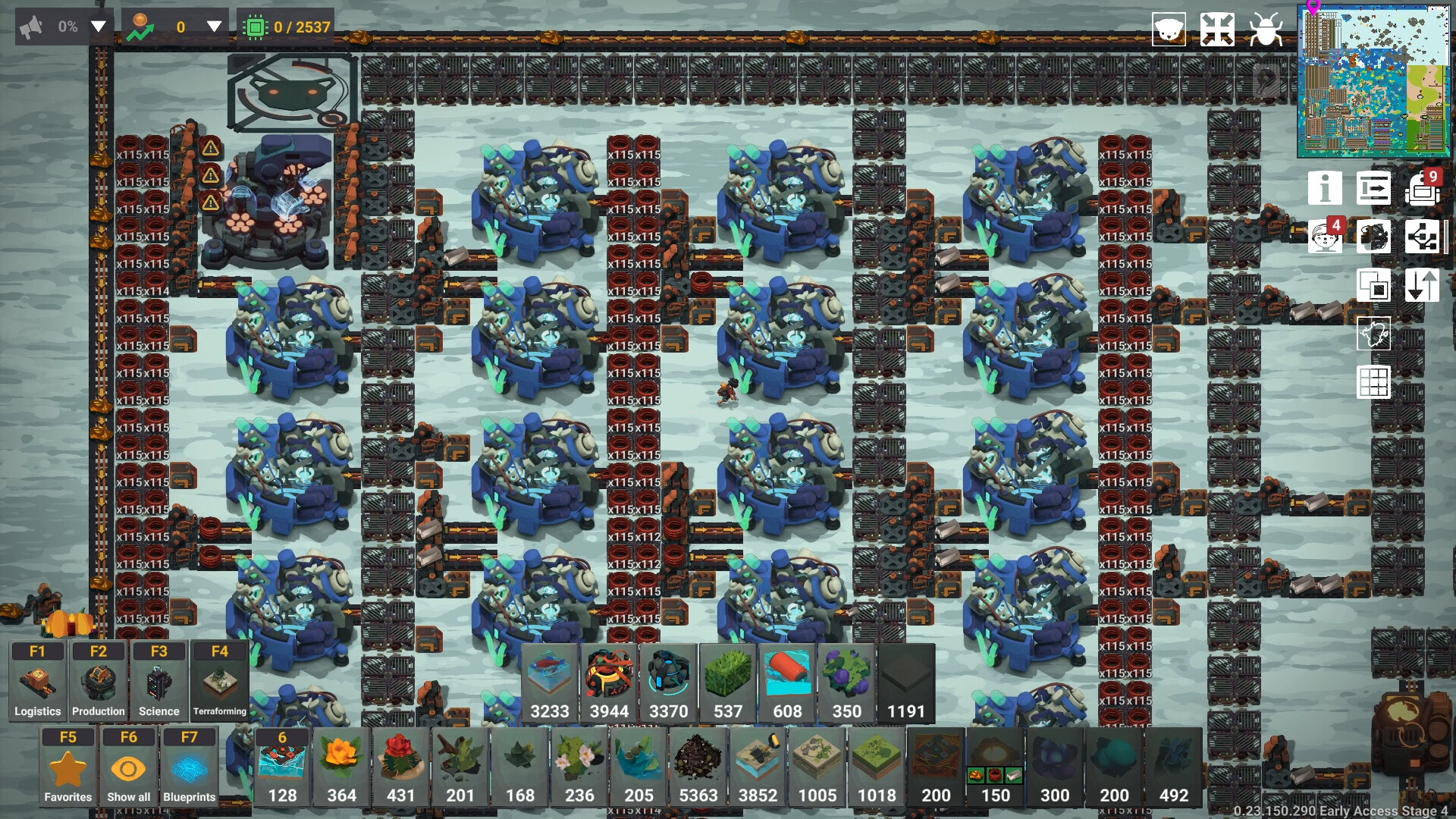Click the creature head icon on the right
Viewport: 1456px width, 819px height.
point(1375,237)
